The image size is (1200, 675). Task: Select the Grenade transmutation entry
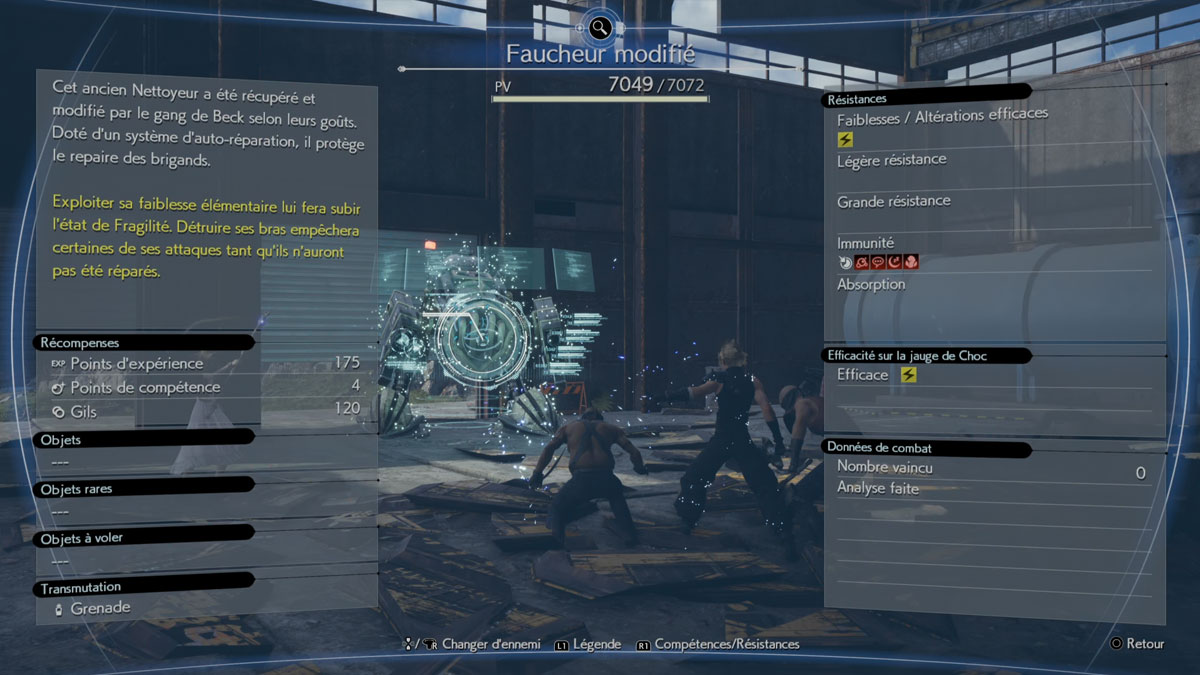99,608
